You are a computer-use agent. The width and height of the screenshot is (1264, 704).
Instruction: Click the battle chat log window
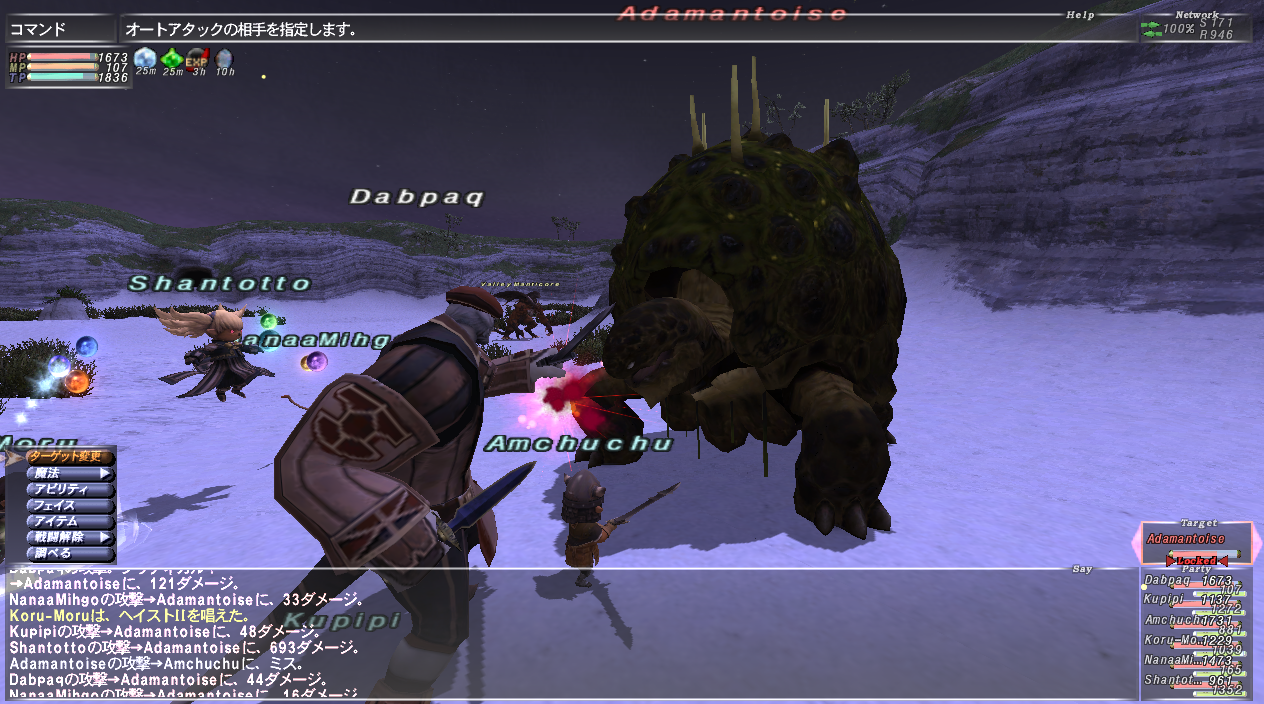pos(560,634)
